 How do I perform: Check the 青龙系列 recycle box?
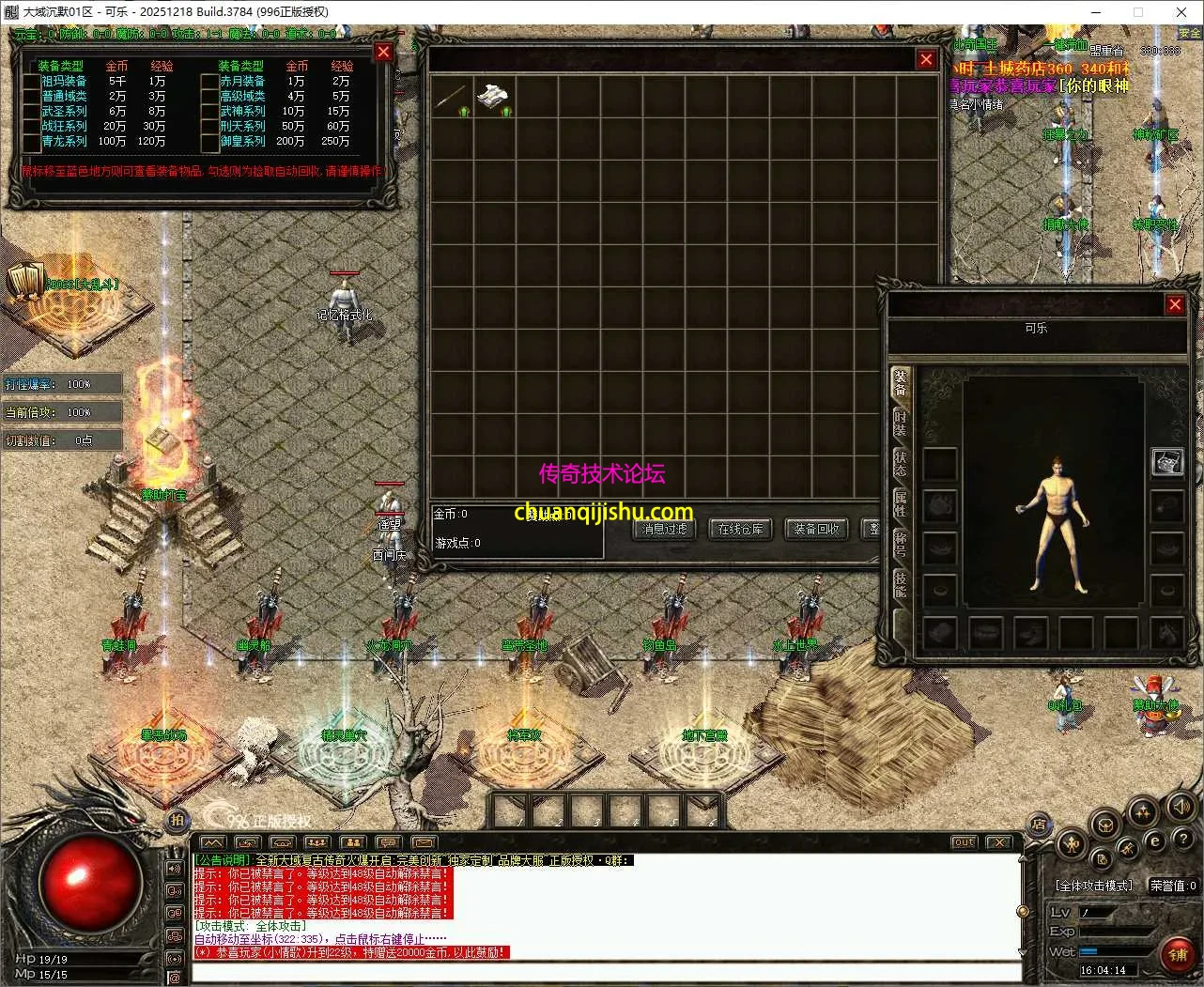coord(32,142)
